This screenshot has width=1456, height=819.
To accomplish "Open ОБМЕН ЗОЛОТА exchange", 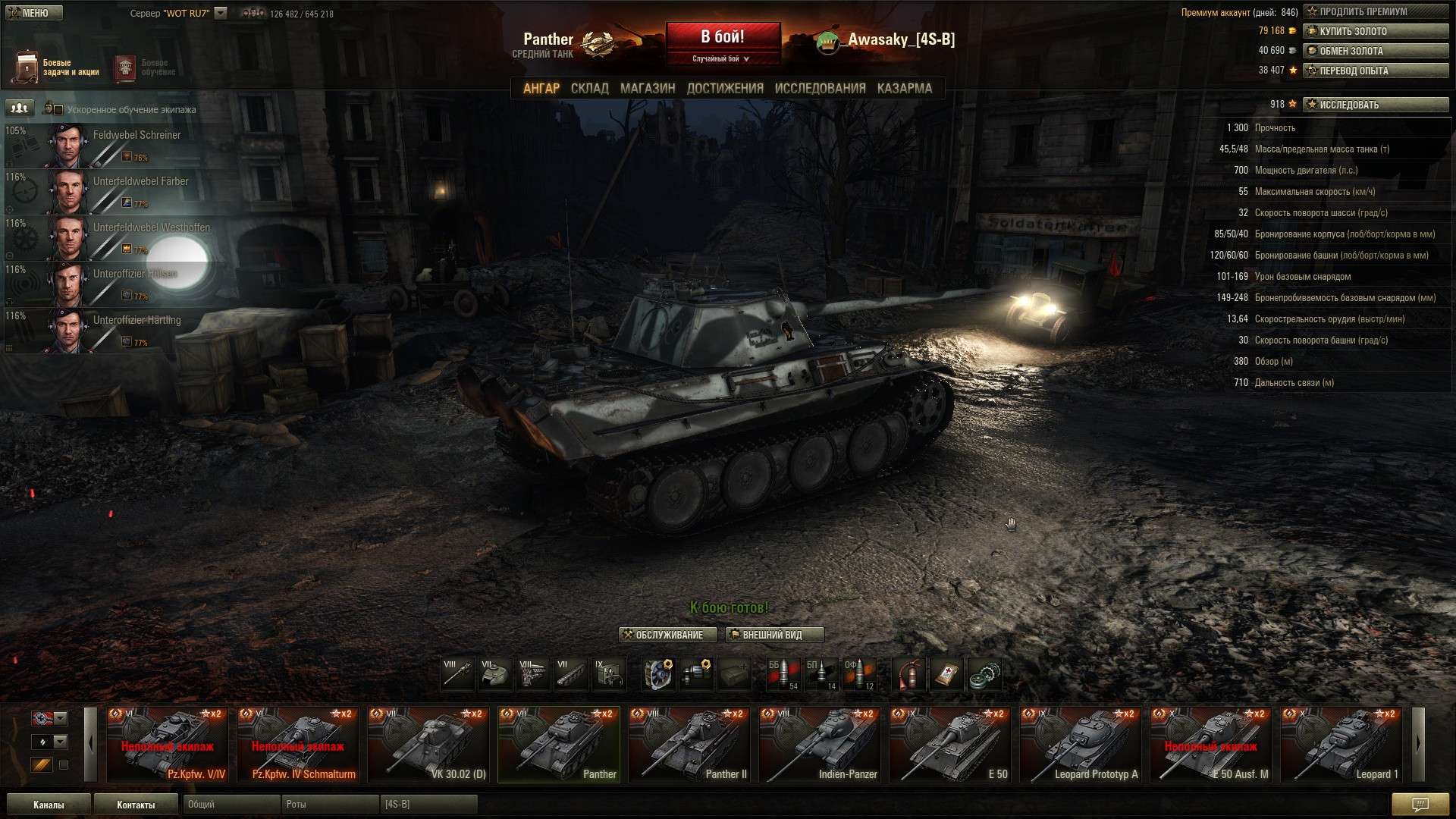I will (1375, 51).
